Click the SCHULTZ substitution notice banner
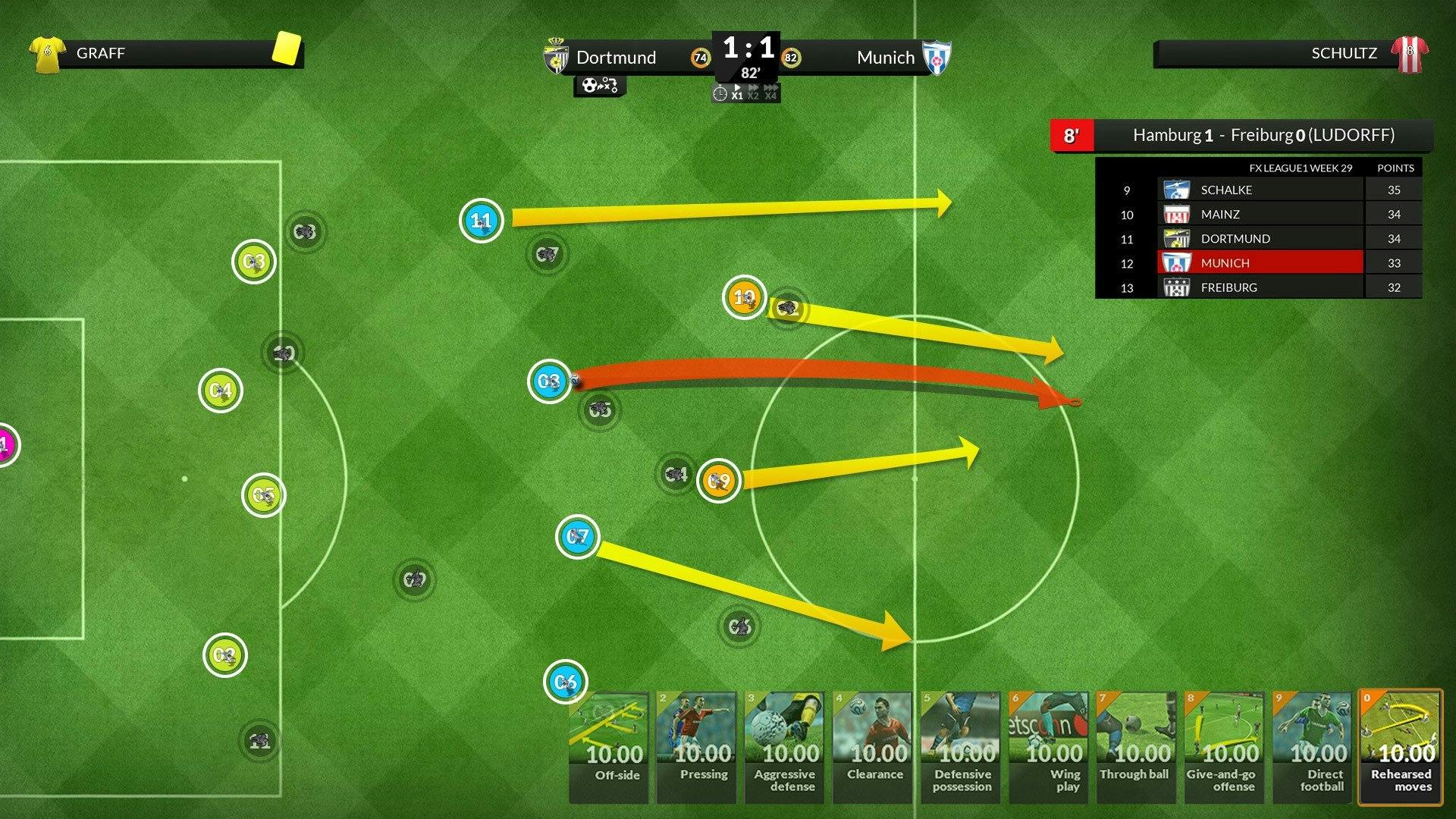The image size is (1456, 819). [1289, 53]
